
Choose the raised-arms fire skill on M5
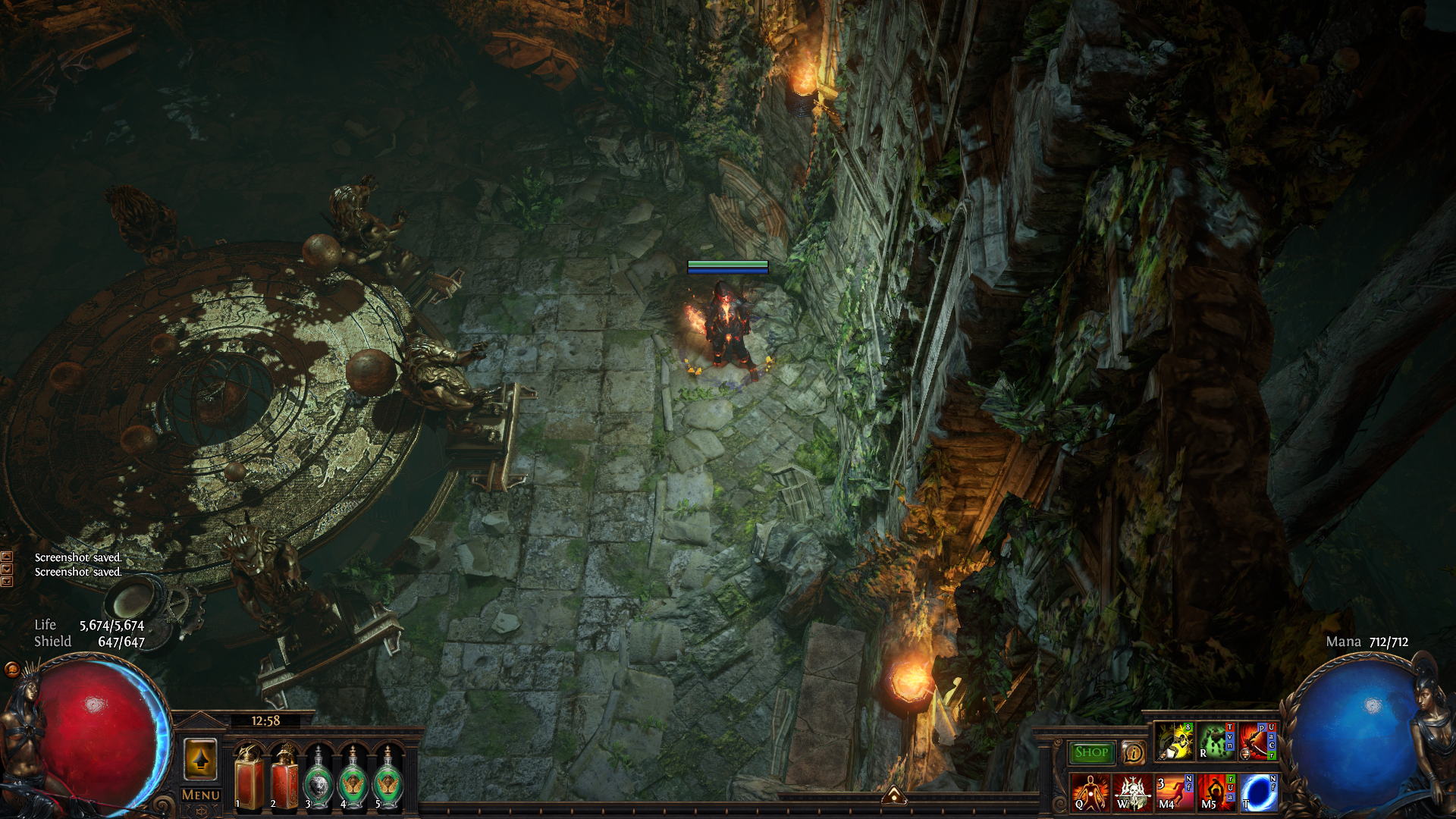(1216, 792)
